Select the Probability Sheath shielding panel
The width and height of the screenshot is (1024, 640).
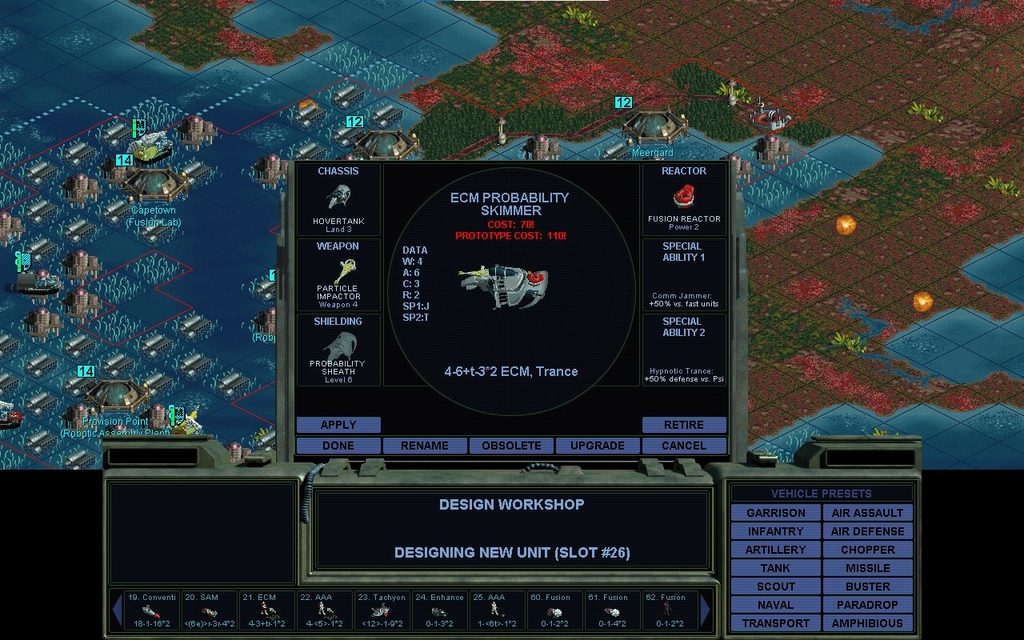(338, 349)
